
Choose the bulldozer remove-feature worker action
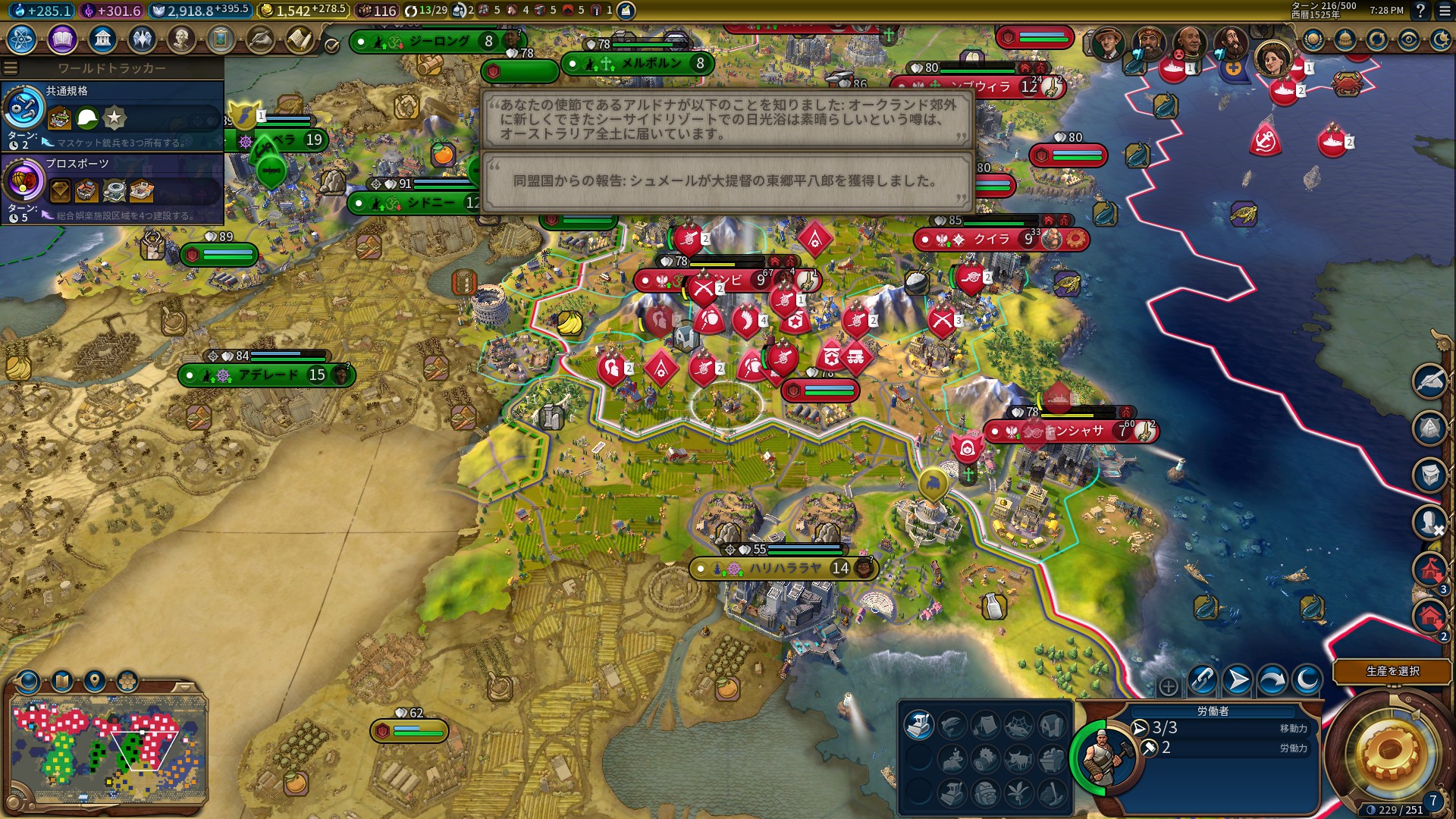tap(918, 726)
